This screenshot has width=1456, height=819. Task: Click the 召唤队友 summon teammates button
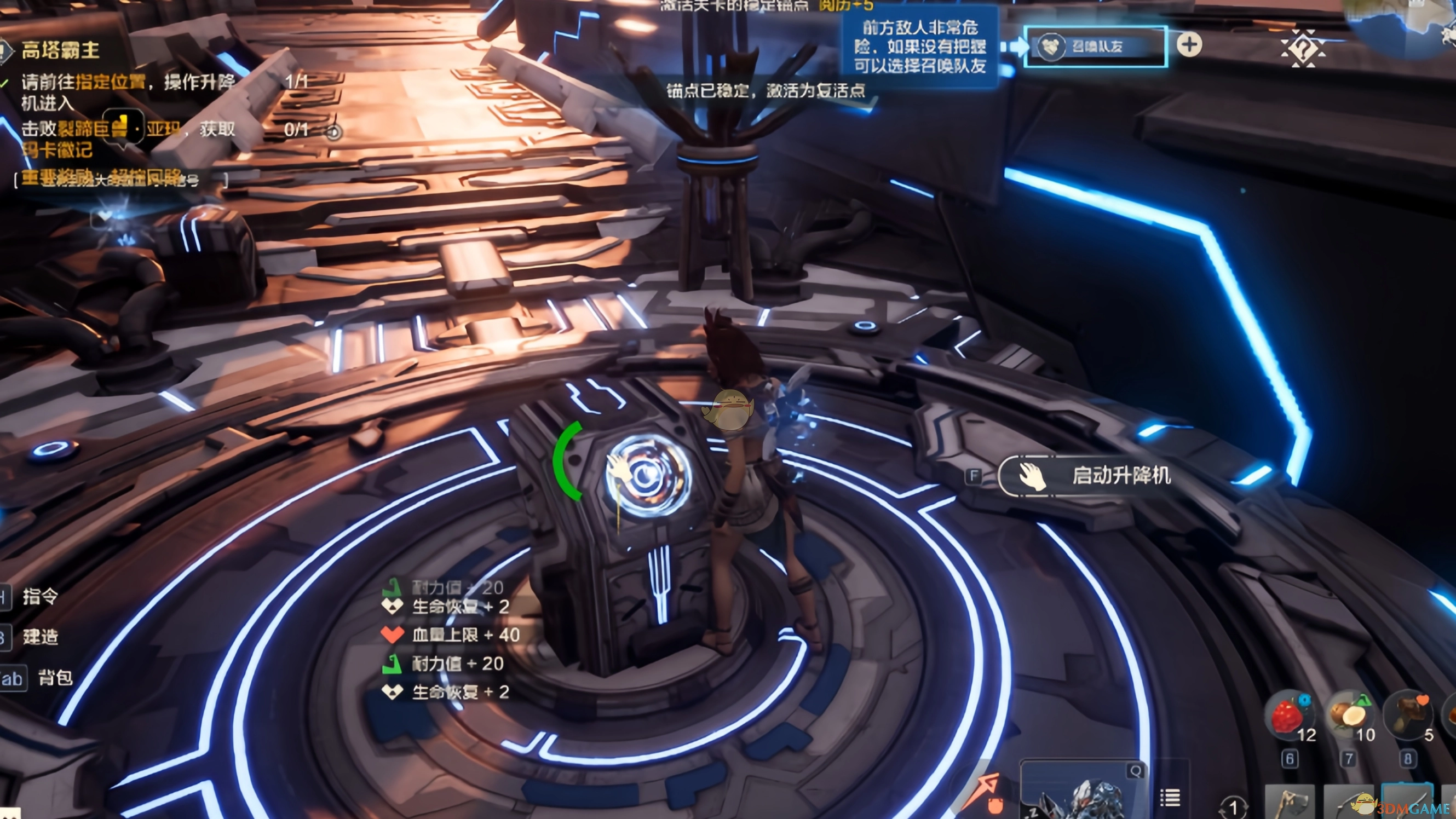tap(1095, 47)
